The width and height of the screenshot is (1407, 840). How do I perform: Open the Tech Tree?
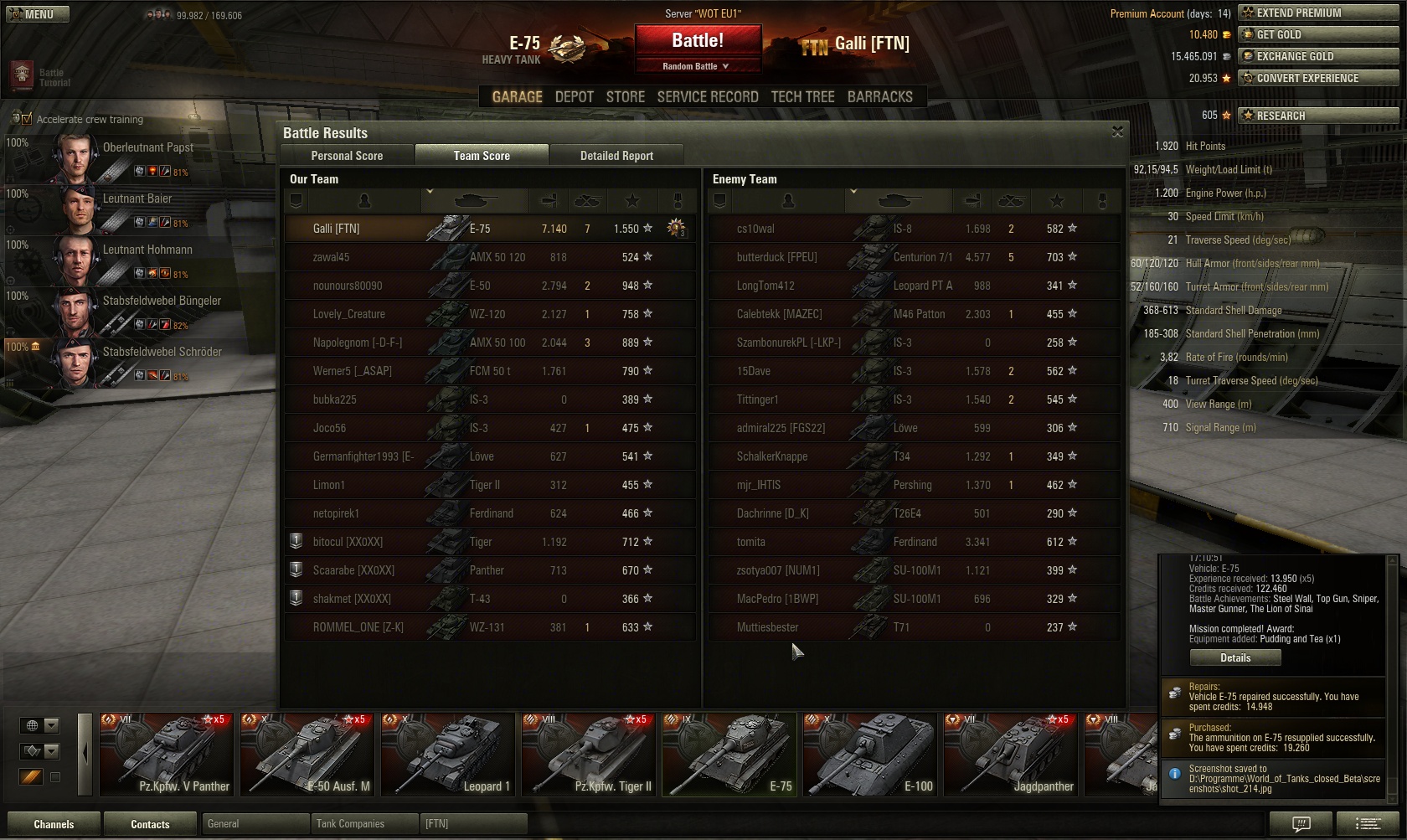pyautogui.click(x=802, y=97)
